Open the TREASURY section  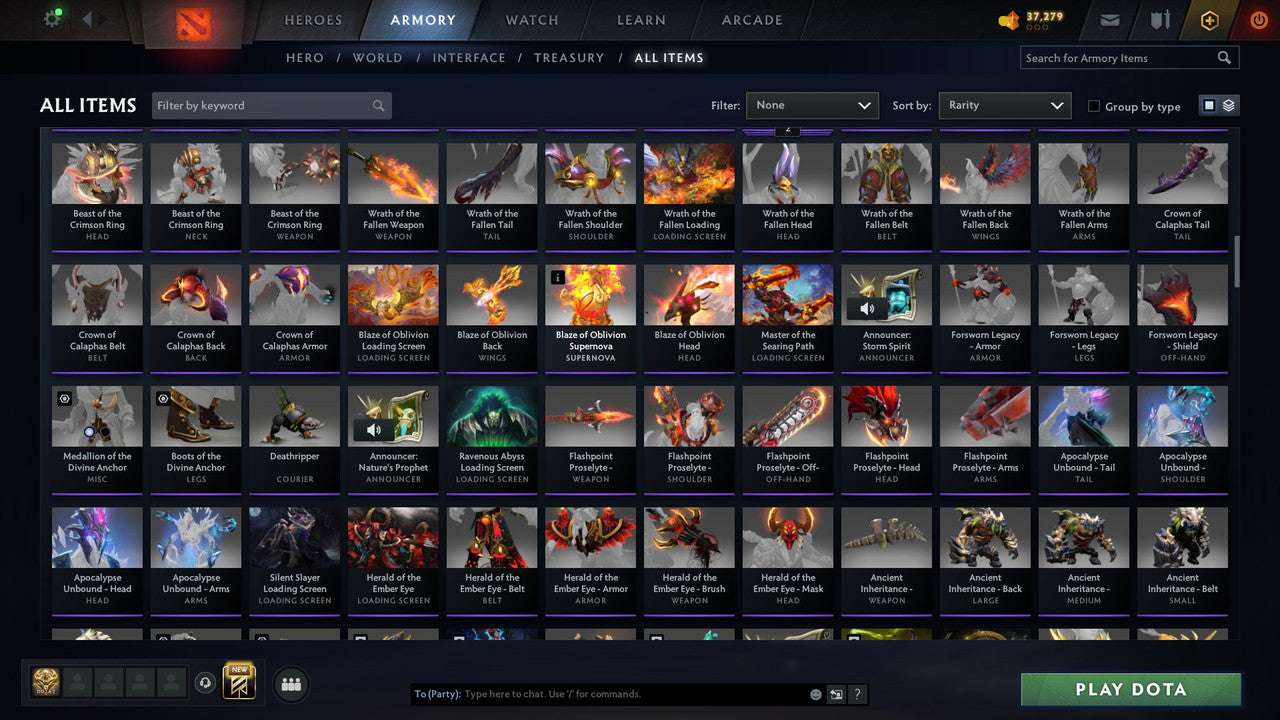coord(569,57)
